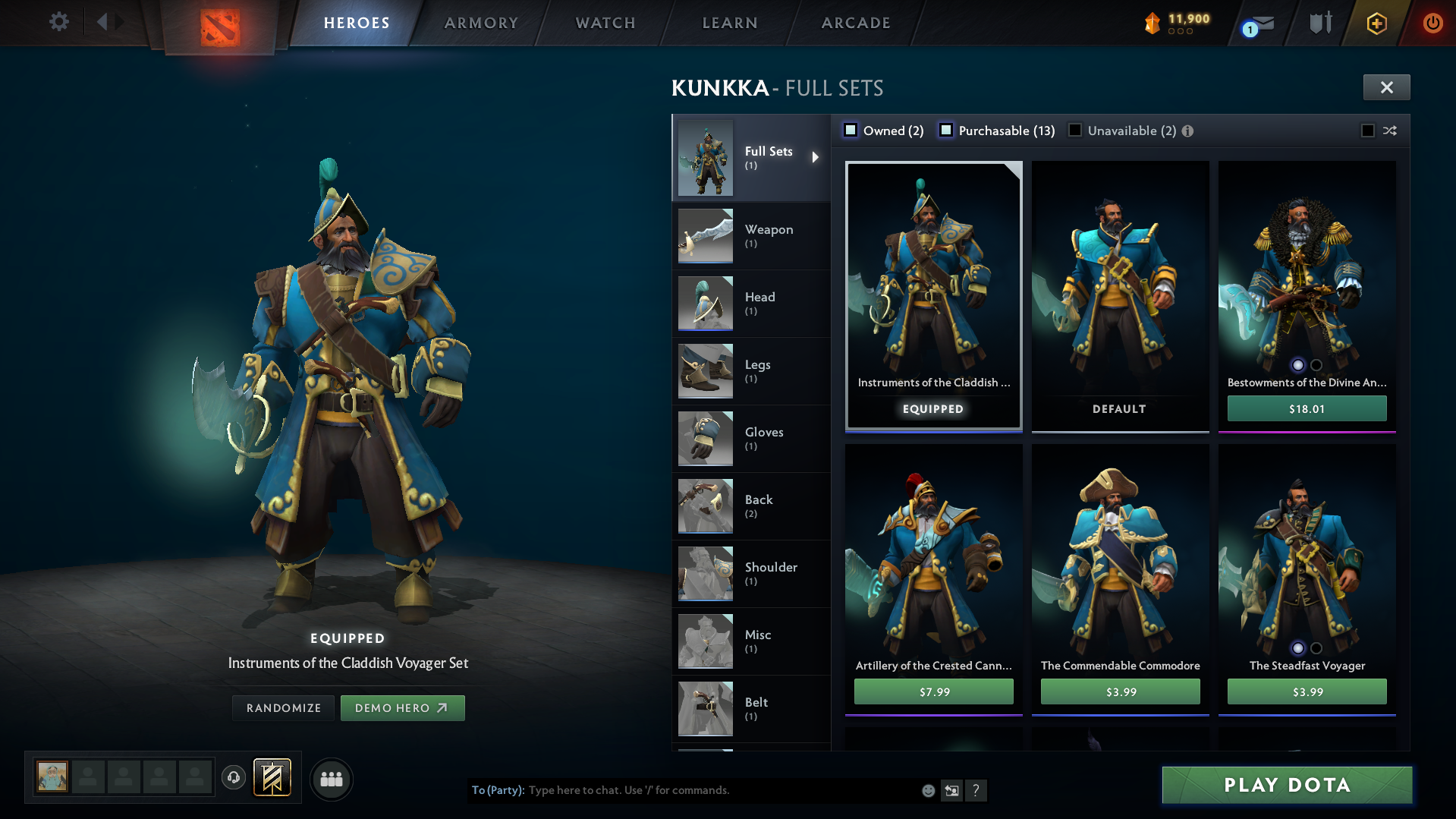
Task: Click the RANDOMIZE button
Action: (283, 707)
